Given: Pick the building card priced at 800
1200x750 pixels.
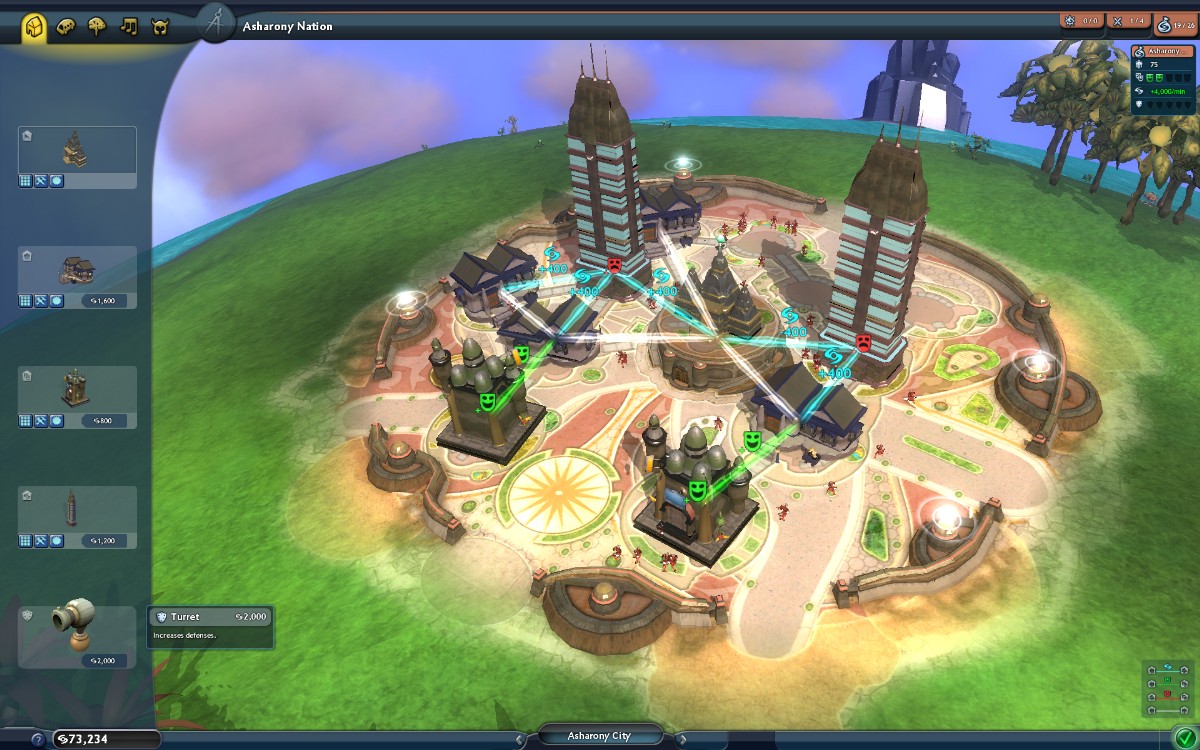Looking at the screenshot, I should pos(77,397).
